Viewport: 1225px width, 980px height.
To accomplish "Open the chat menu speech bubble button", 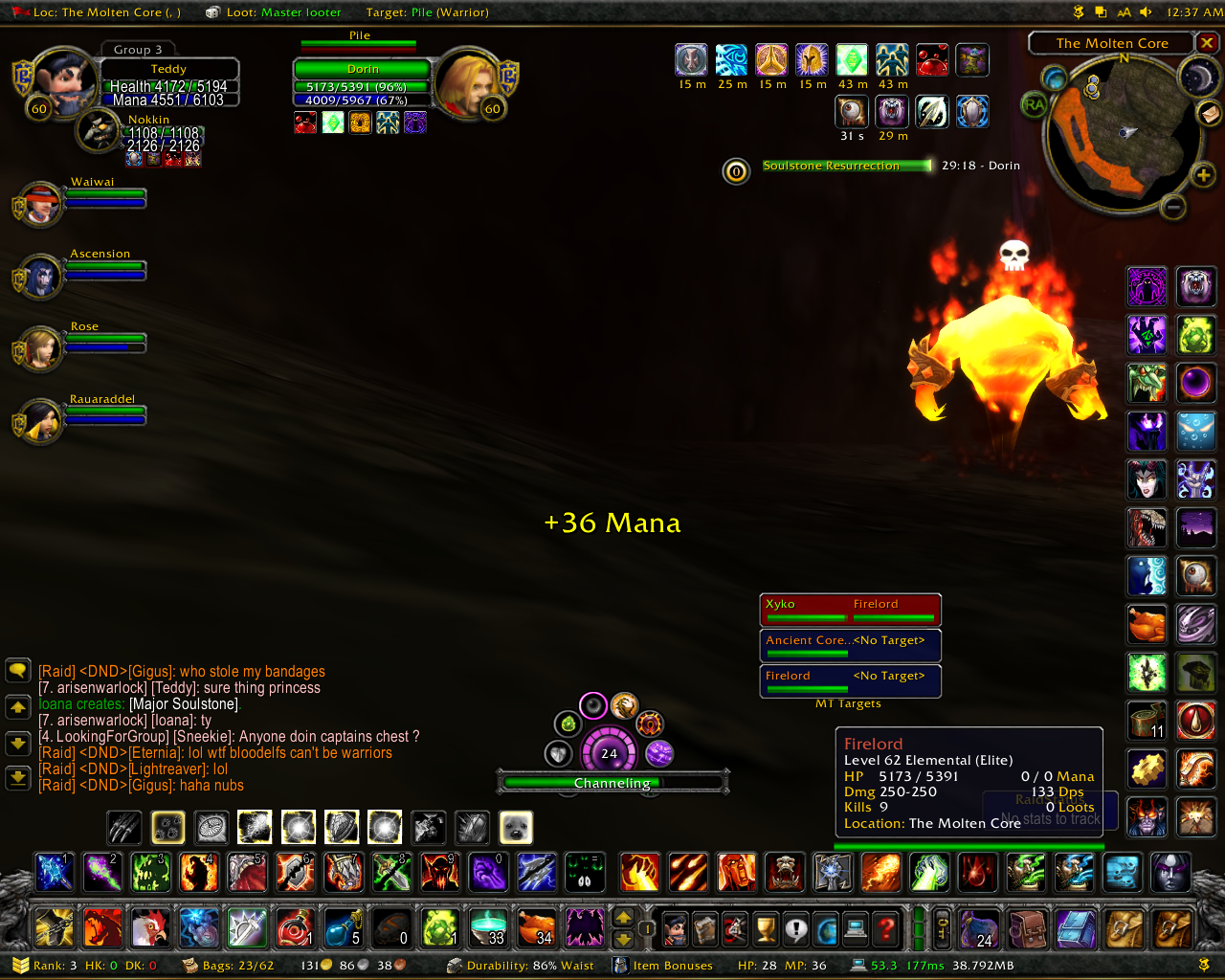I will (18, 670).
